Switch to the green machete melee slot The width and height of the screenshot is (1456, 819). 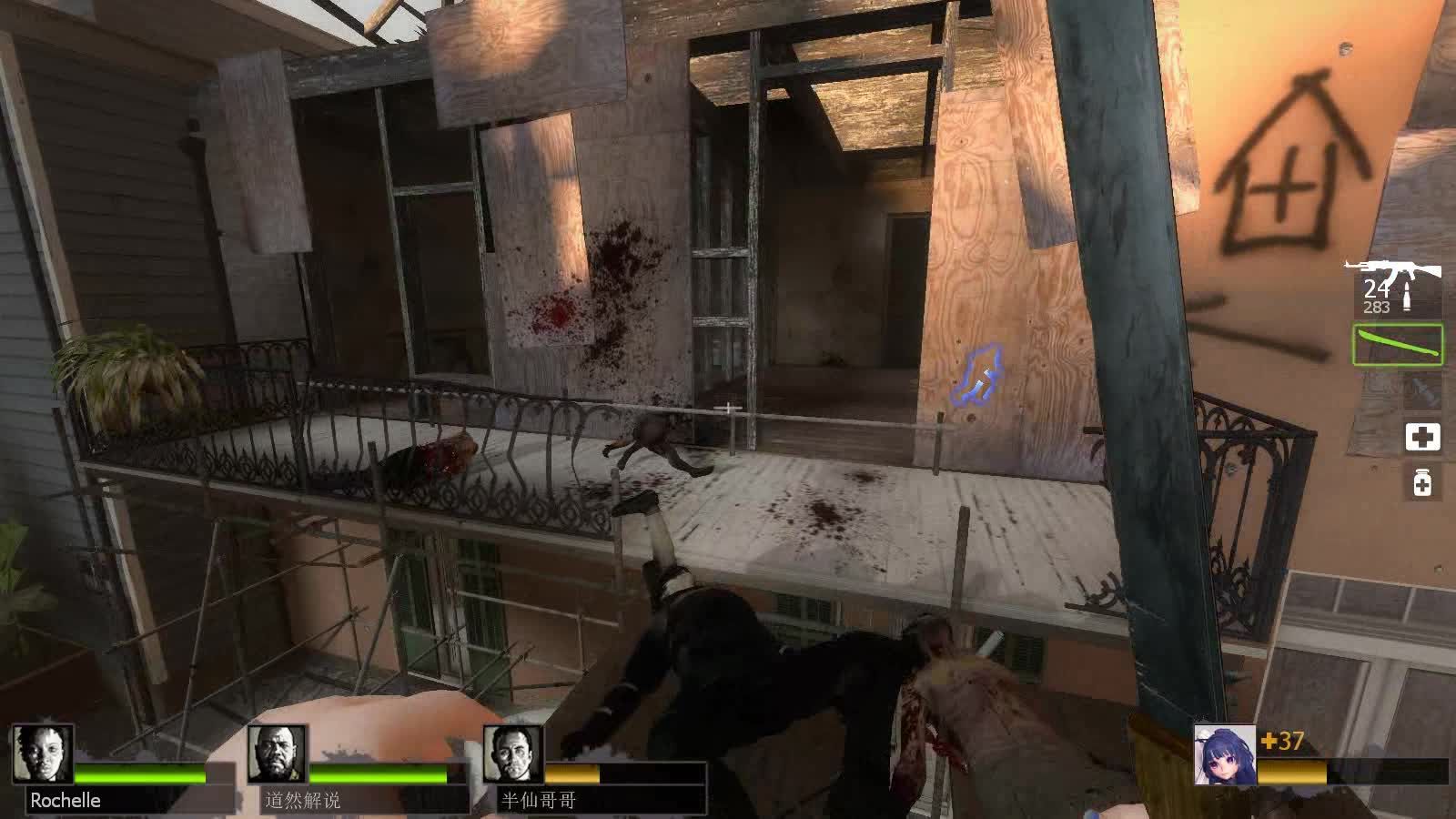pos(1398,345)
